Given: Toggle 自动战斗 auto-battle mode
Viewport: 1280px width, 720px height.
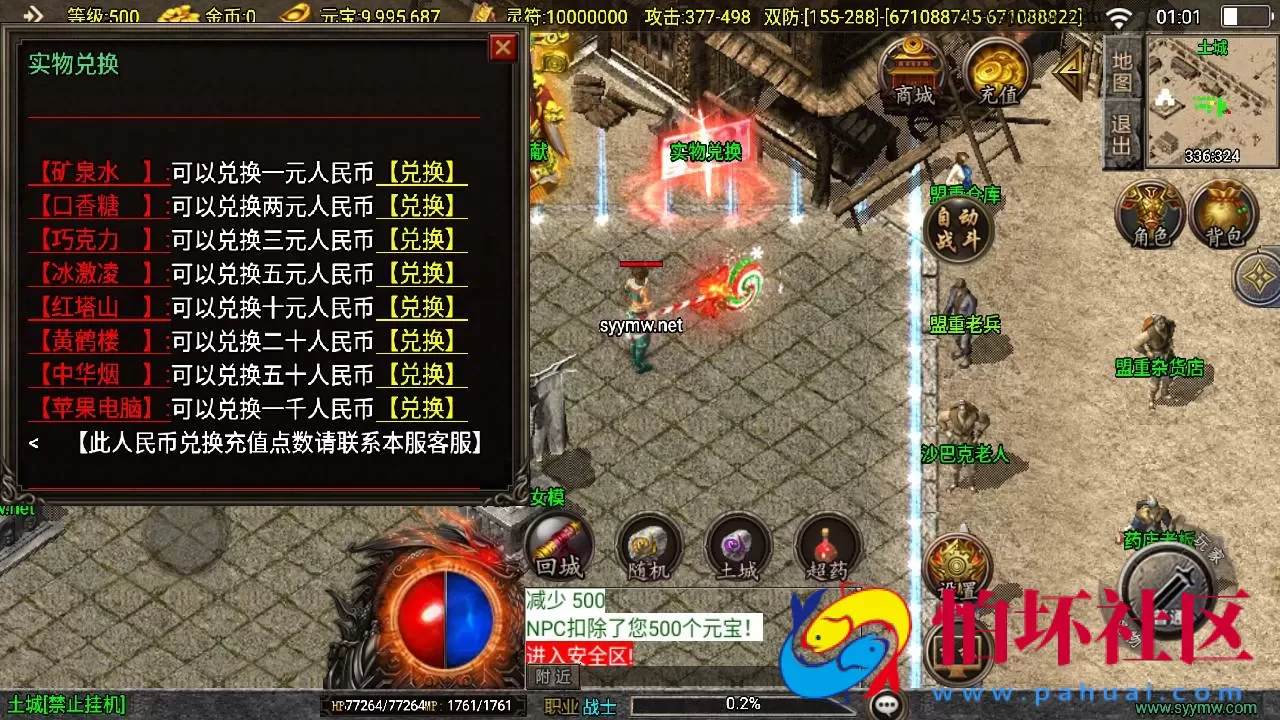Looking at the screenshot, I should click(958, 229).
